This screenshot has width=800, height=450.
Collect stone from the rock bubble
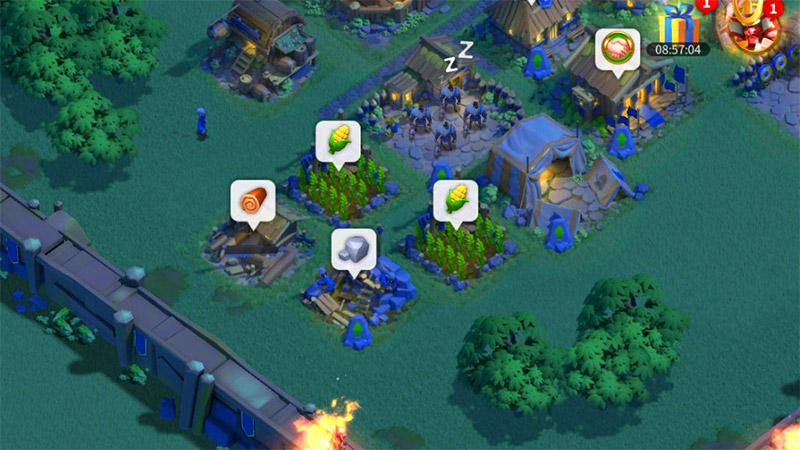click(x=353, y=249)
